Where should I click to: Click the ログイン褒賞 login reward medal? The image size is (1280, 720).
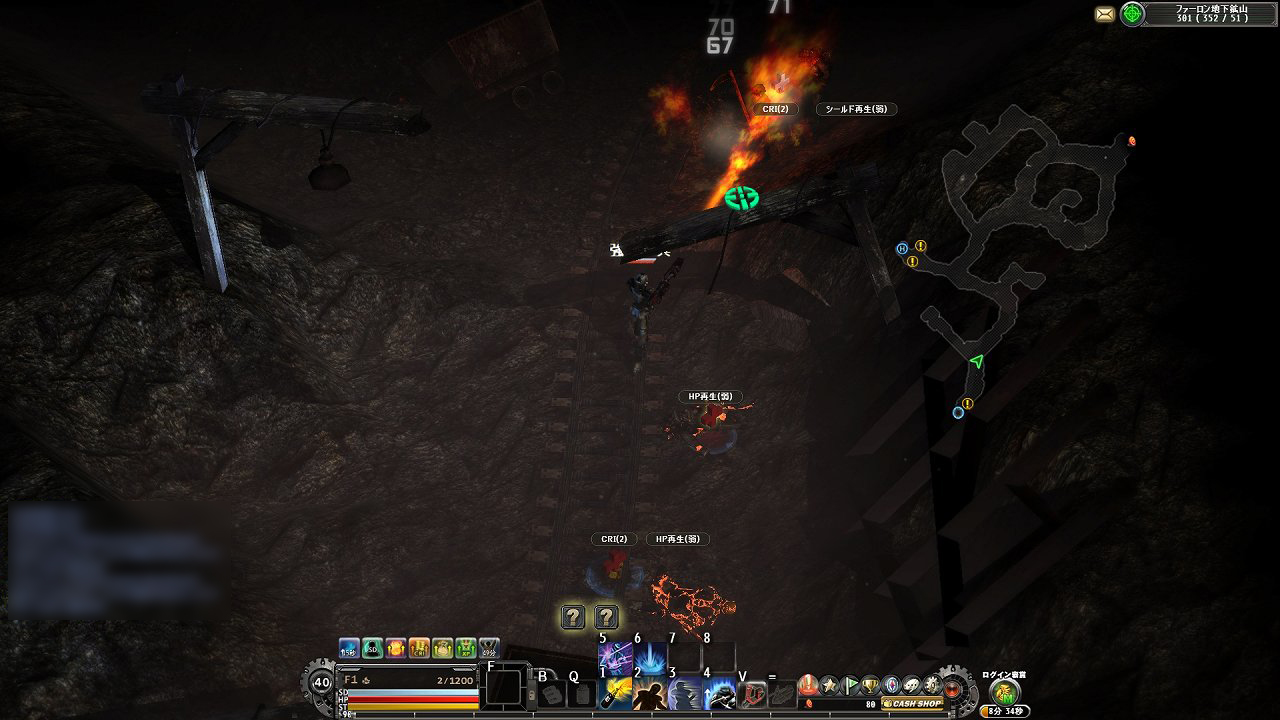click(x=1004, y=693)
